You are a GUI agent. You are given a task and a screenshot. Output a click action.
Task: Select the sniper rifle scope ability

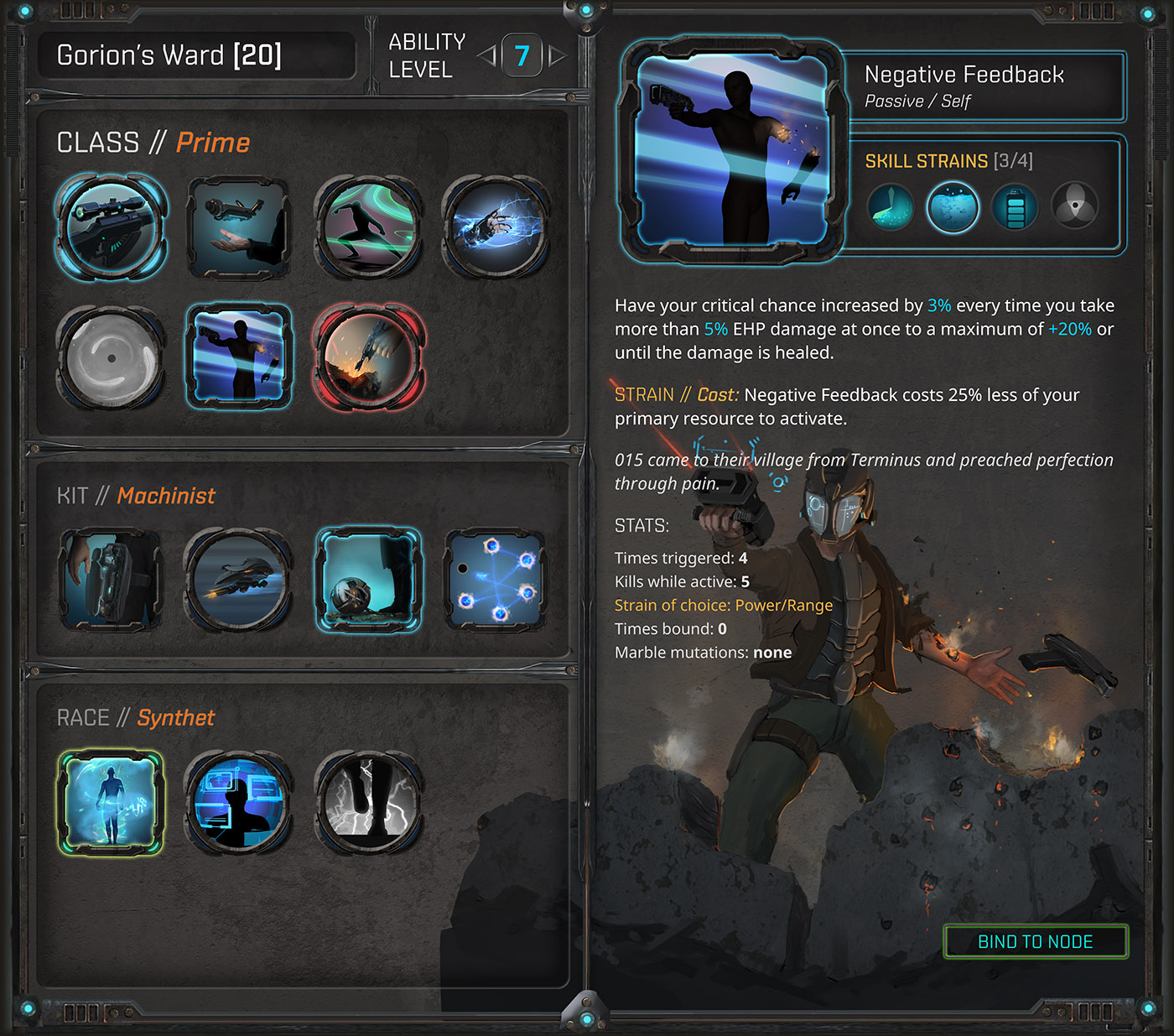pyautogui.click(x=112, y=227)
